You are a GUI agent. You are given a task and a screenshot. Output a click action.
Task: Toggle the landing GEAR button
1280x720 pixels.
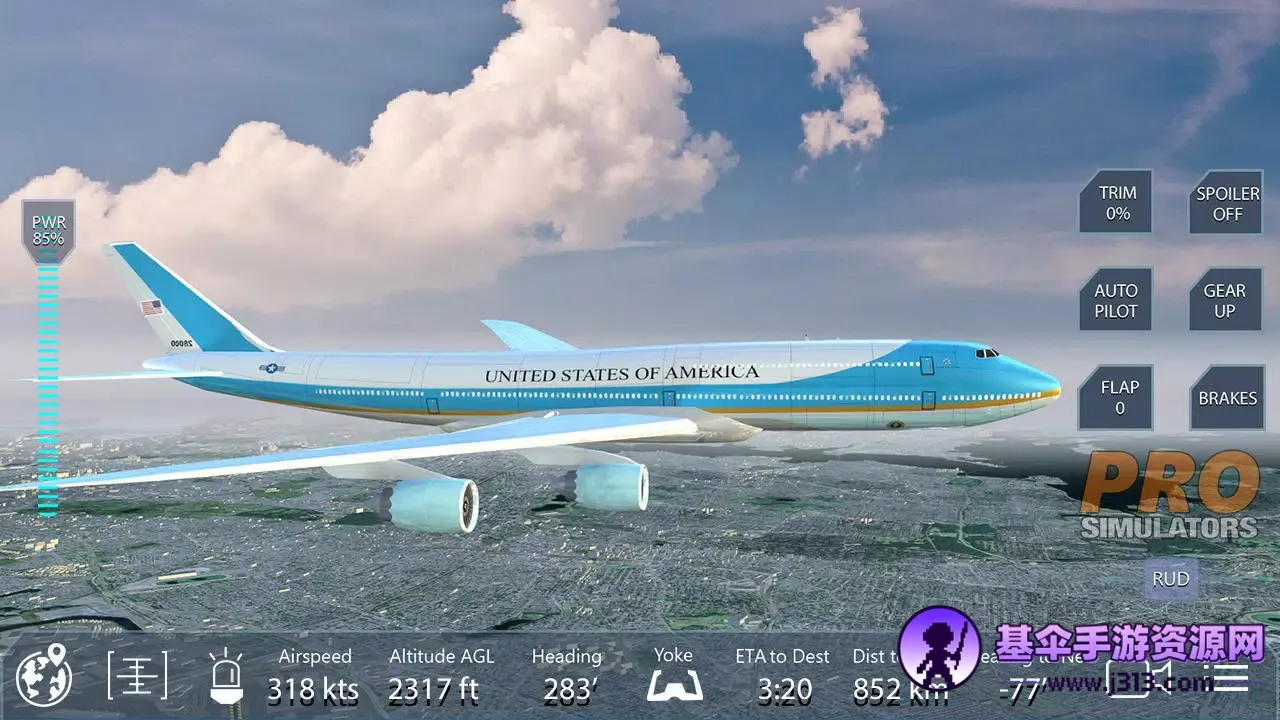click(x=1225, y=300)
